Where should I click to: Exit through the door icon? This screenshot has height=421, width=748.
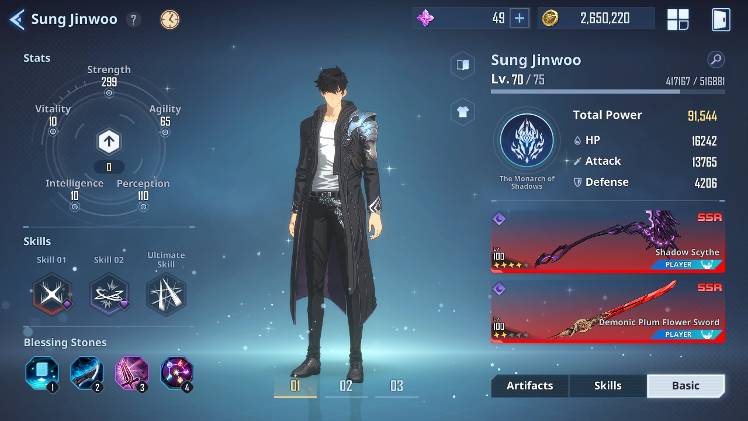(720, 19)
